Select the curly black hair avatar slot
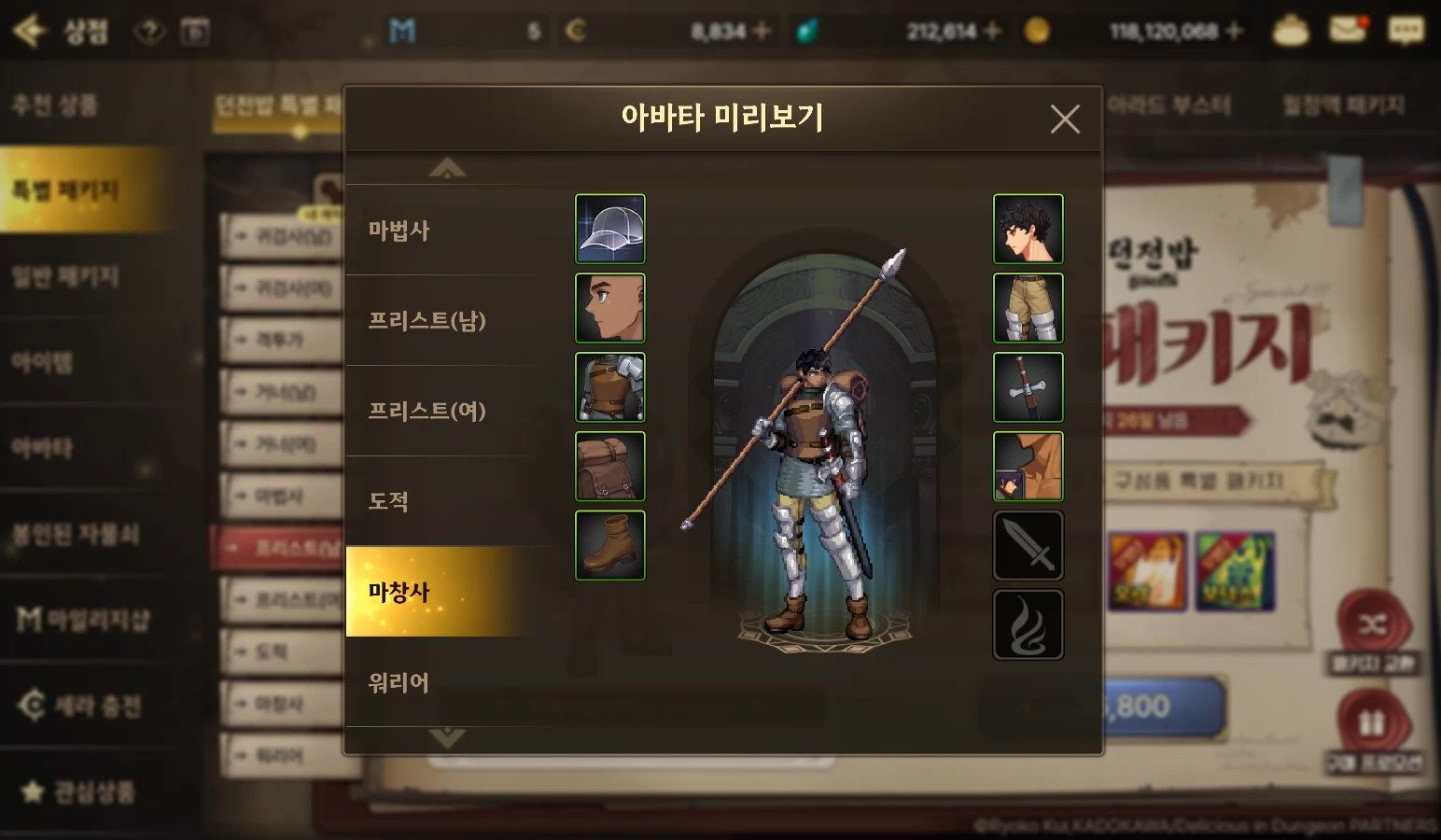Image resolution: width=1441 pixels, height=840 pixels. [1028, 229]
